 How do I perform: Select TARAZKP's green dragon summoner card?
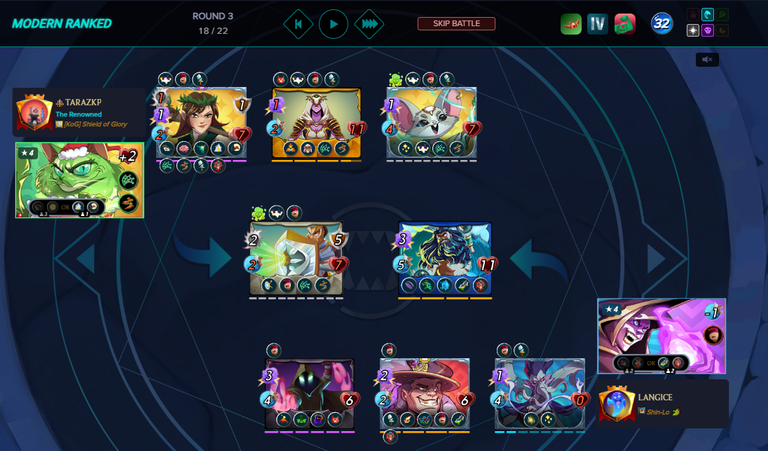(x=79, y=180)
